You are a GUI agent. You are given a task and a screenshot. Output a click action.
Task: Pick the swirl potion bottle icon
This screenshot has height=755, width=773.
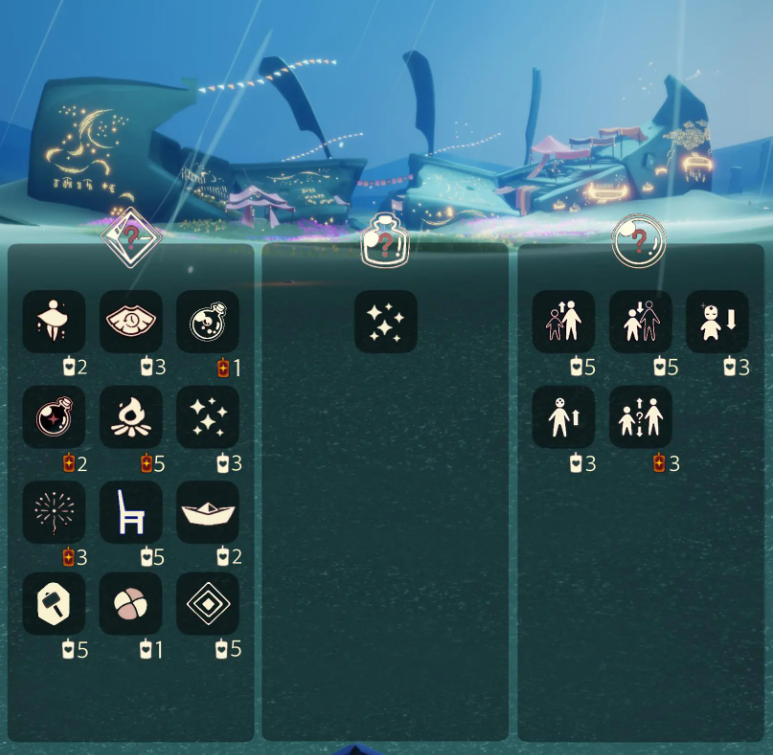tap(208, 322)
